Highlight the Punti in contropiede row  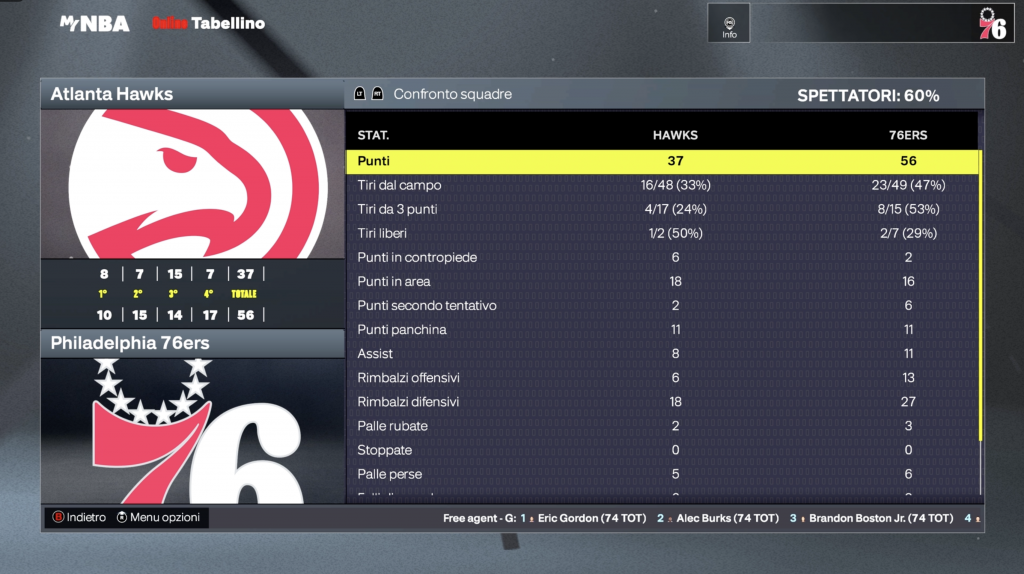pyautogui.click(x=662, y=257)
